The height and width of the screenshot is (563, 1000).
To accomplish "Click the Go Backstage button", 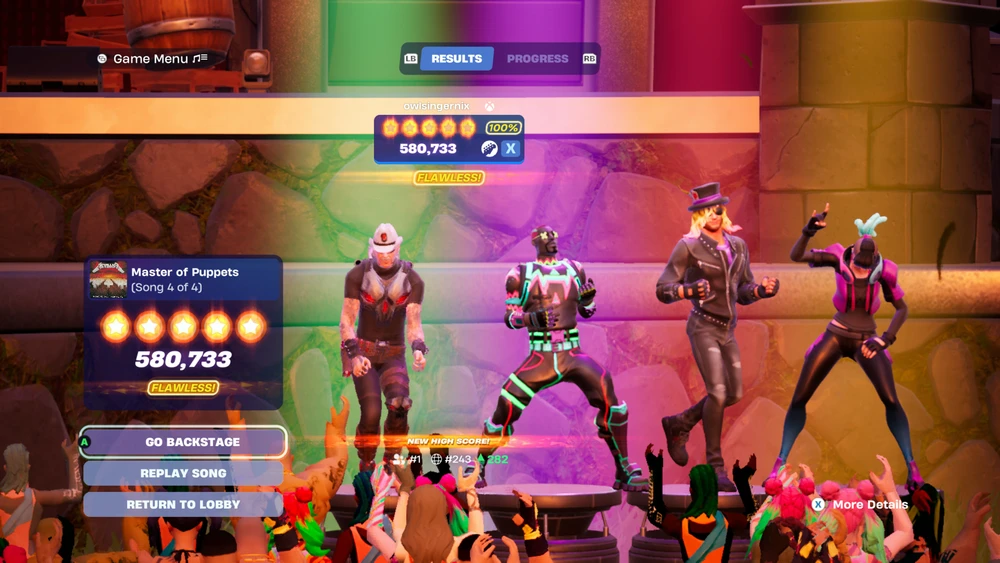I will [x=184, y=442].
